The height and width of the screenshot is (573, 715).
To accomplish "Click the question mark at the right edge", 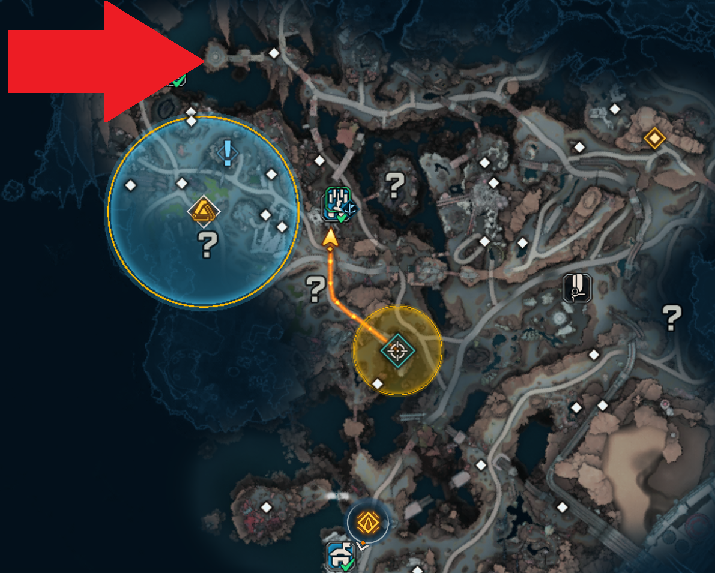I will pyautogui.click(x=671, y=318).
